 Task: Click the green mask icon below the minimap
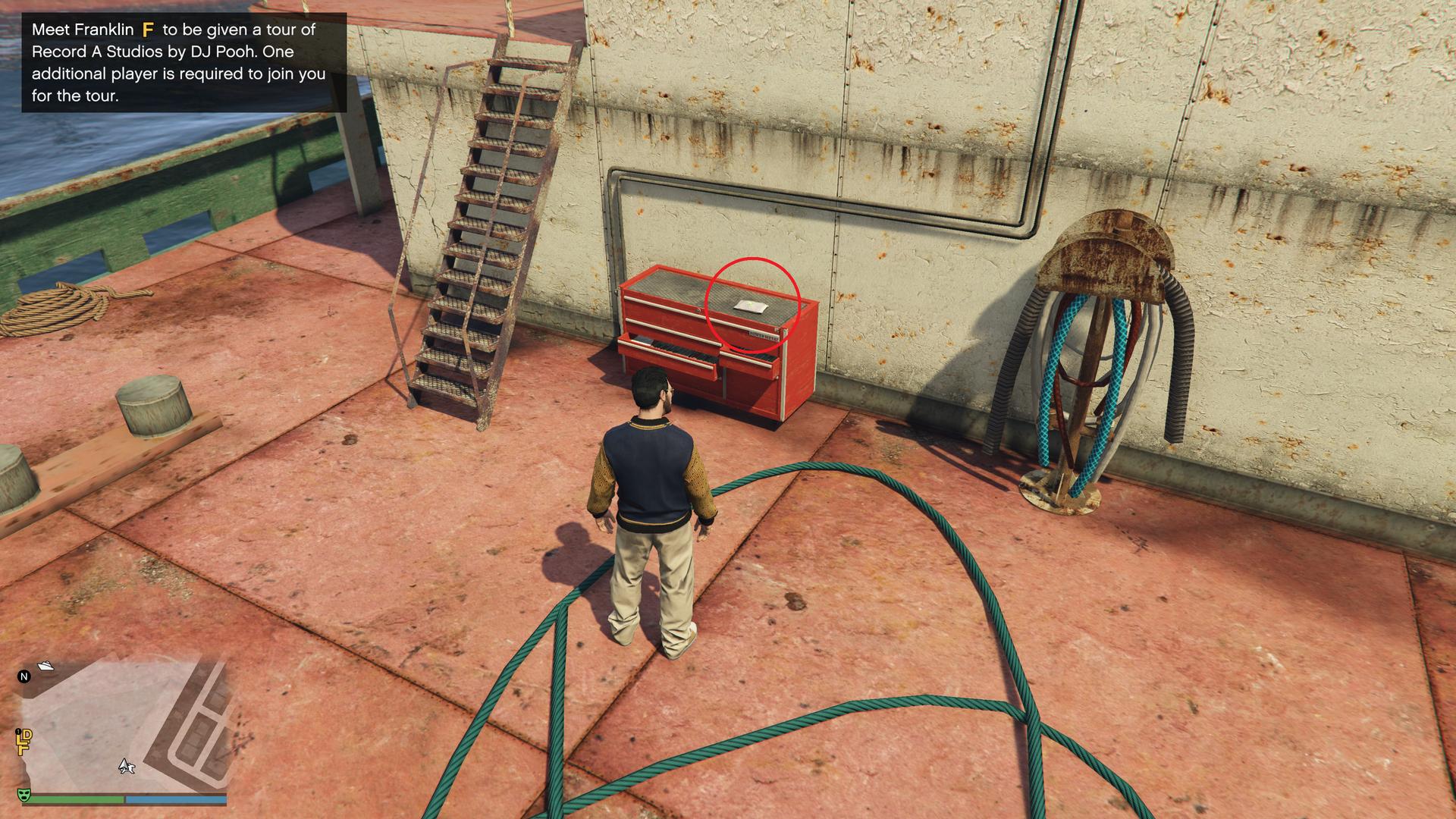(24, 795)
